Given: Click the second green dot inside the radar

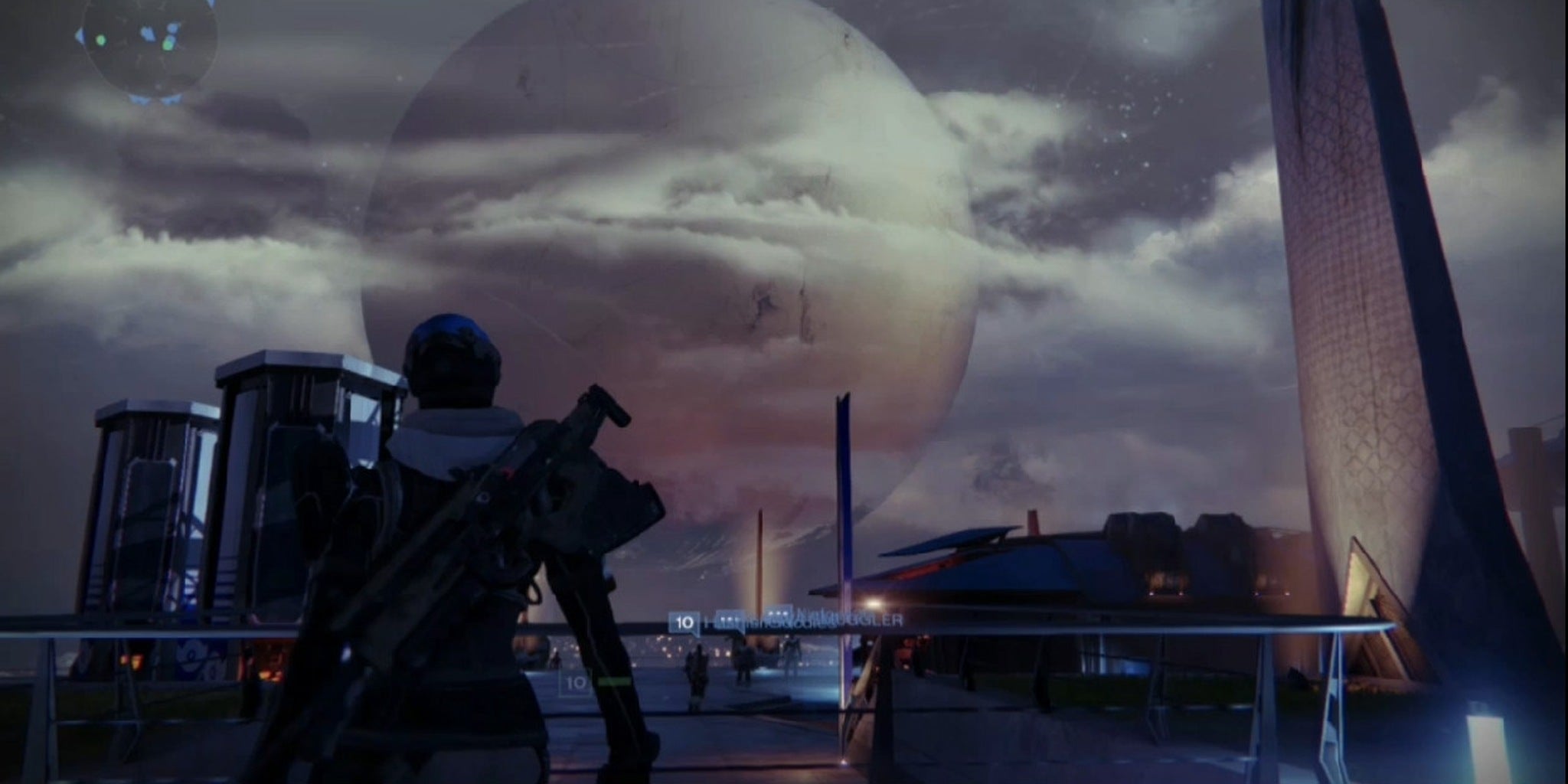Looking at the screenshot, I should [x=168, y=46].
